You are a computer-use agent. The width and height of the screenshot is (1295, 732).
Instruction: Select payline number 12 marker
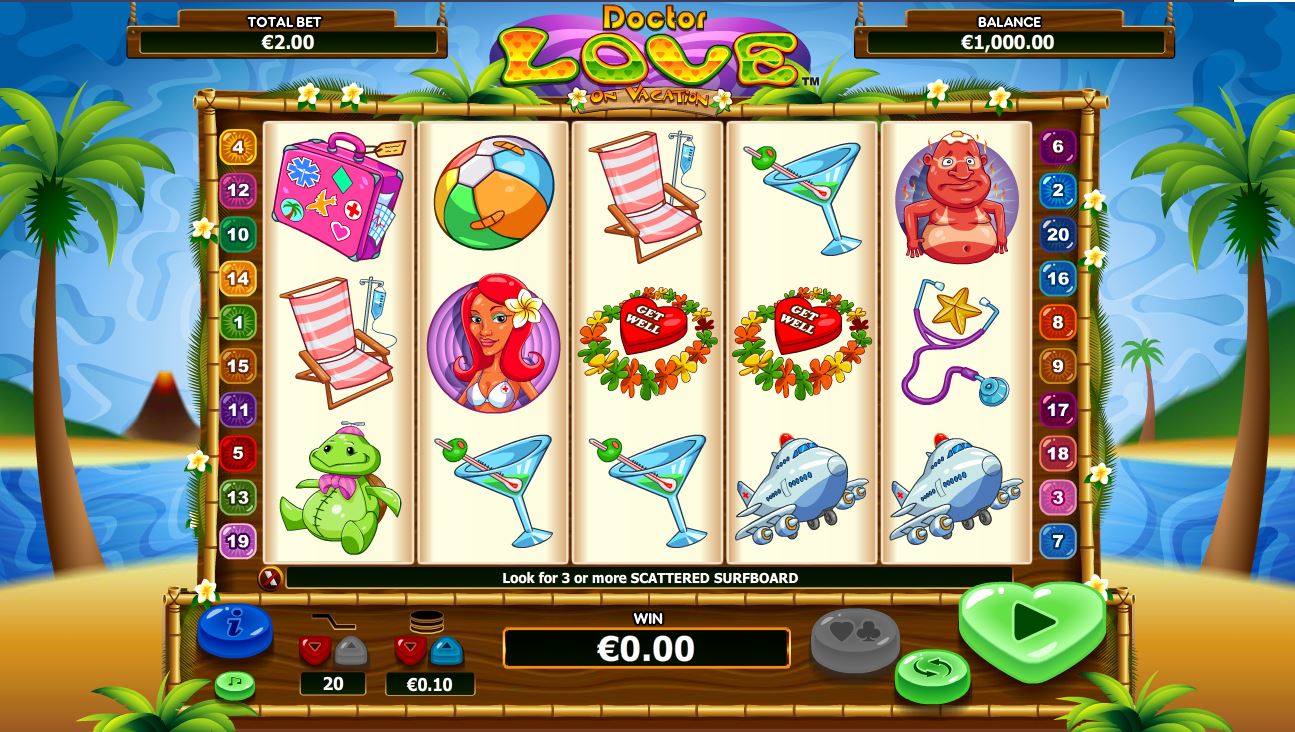click(238, 190)
